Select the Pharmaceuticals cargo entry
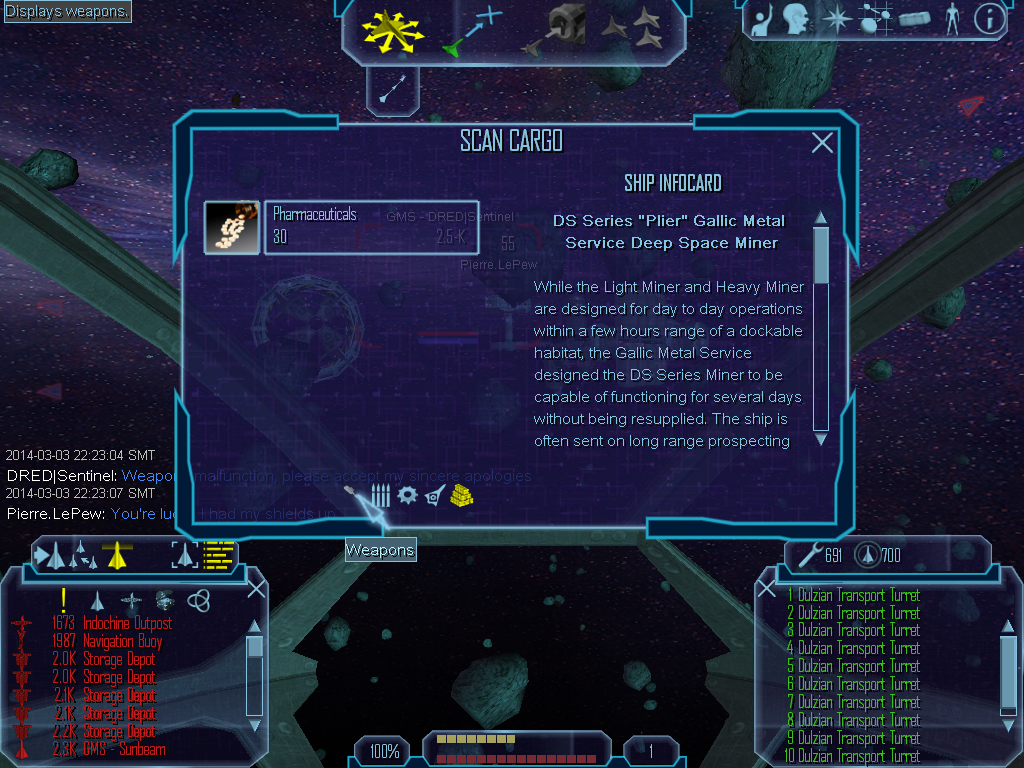1024x768 pixels. click(x=340, y=227)
